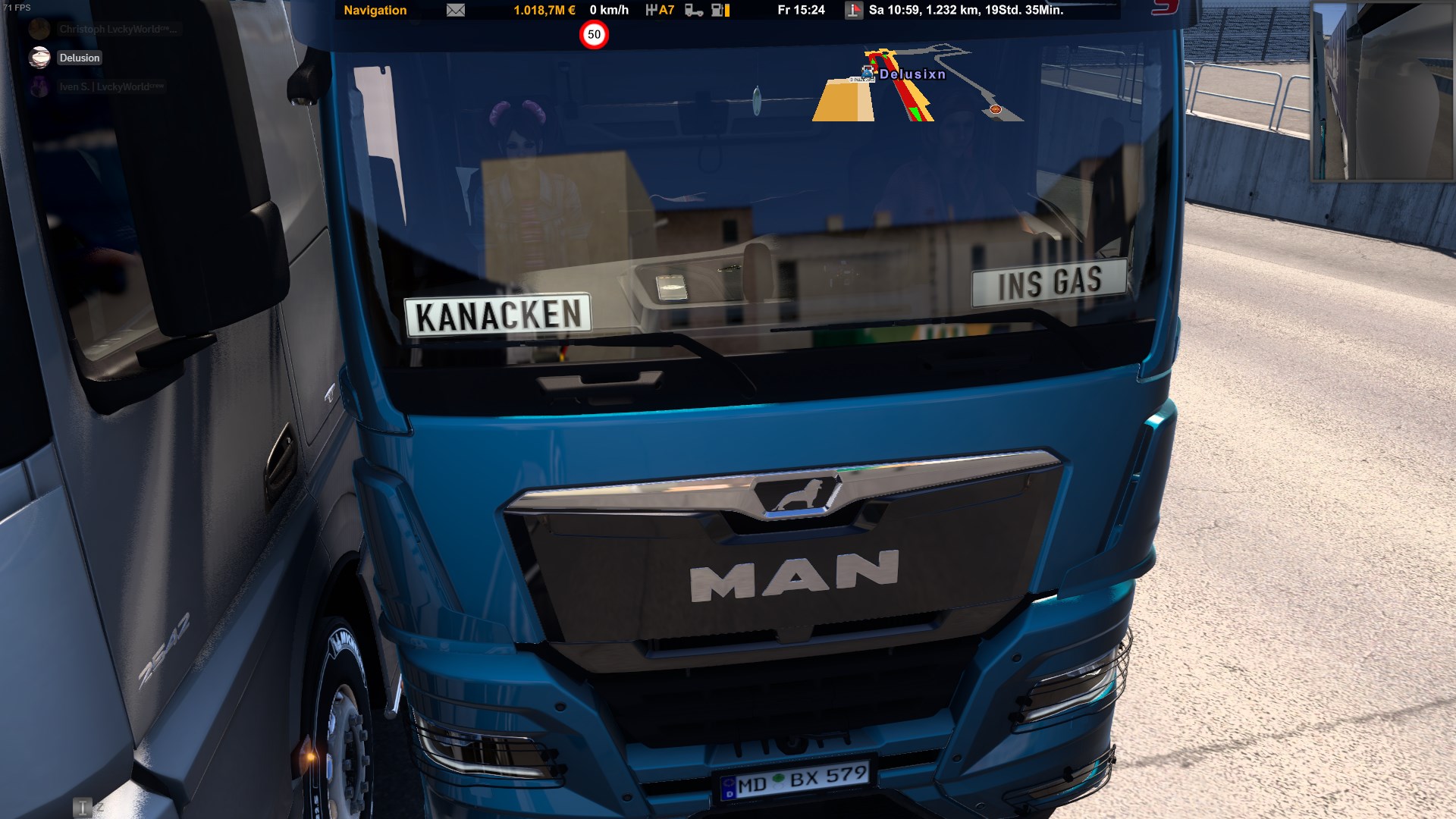1456x819 pixels.
Task: Open the mail envelope icon
Action: [456, 11]
